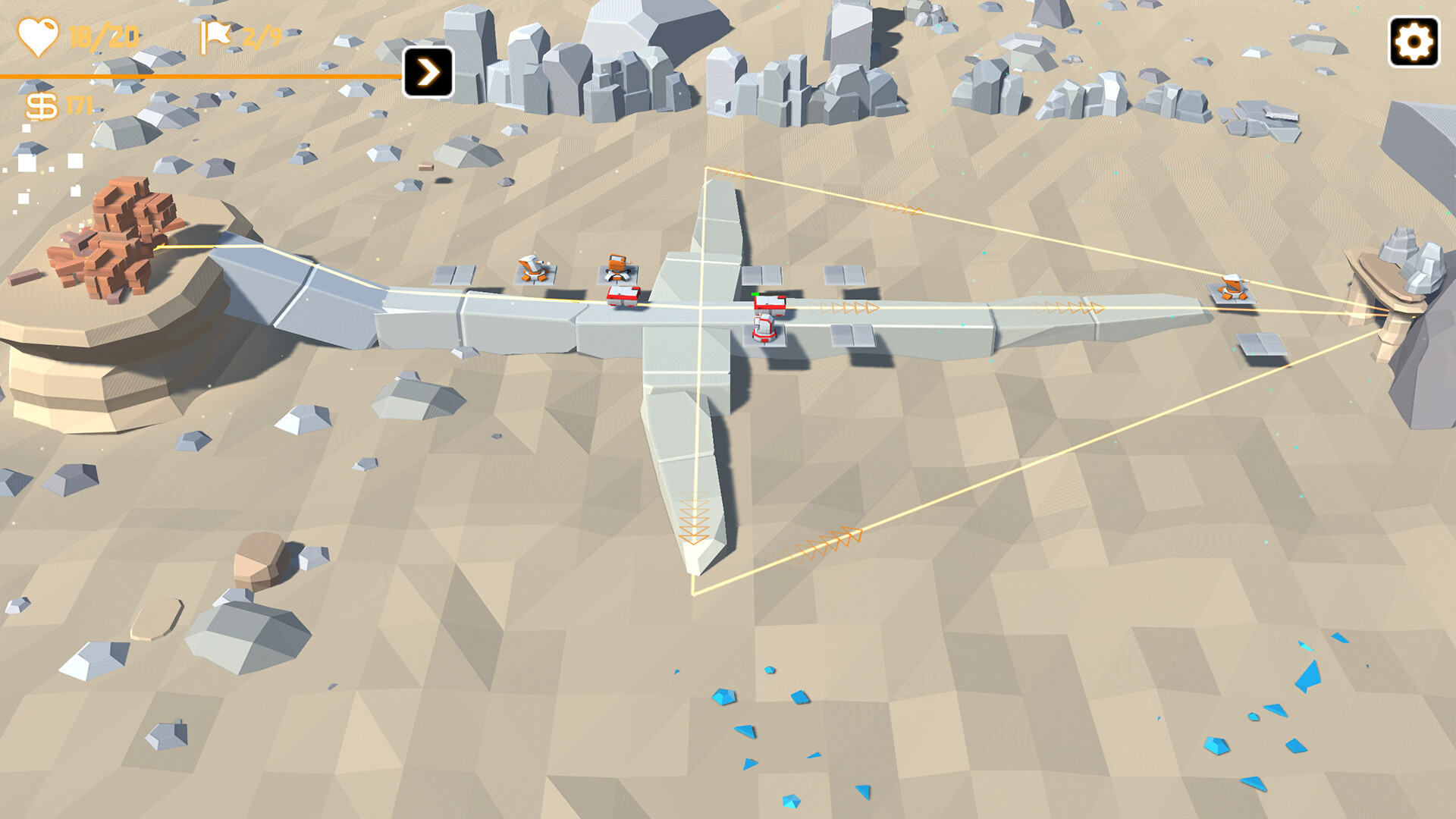
Task: Select the red cannon turret at the crossroads
Action: click(x=764, y=330)
